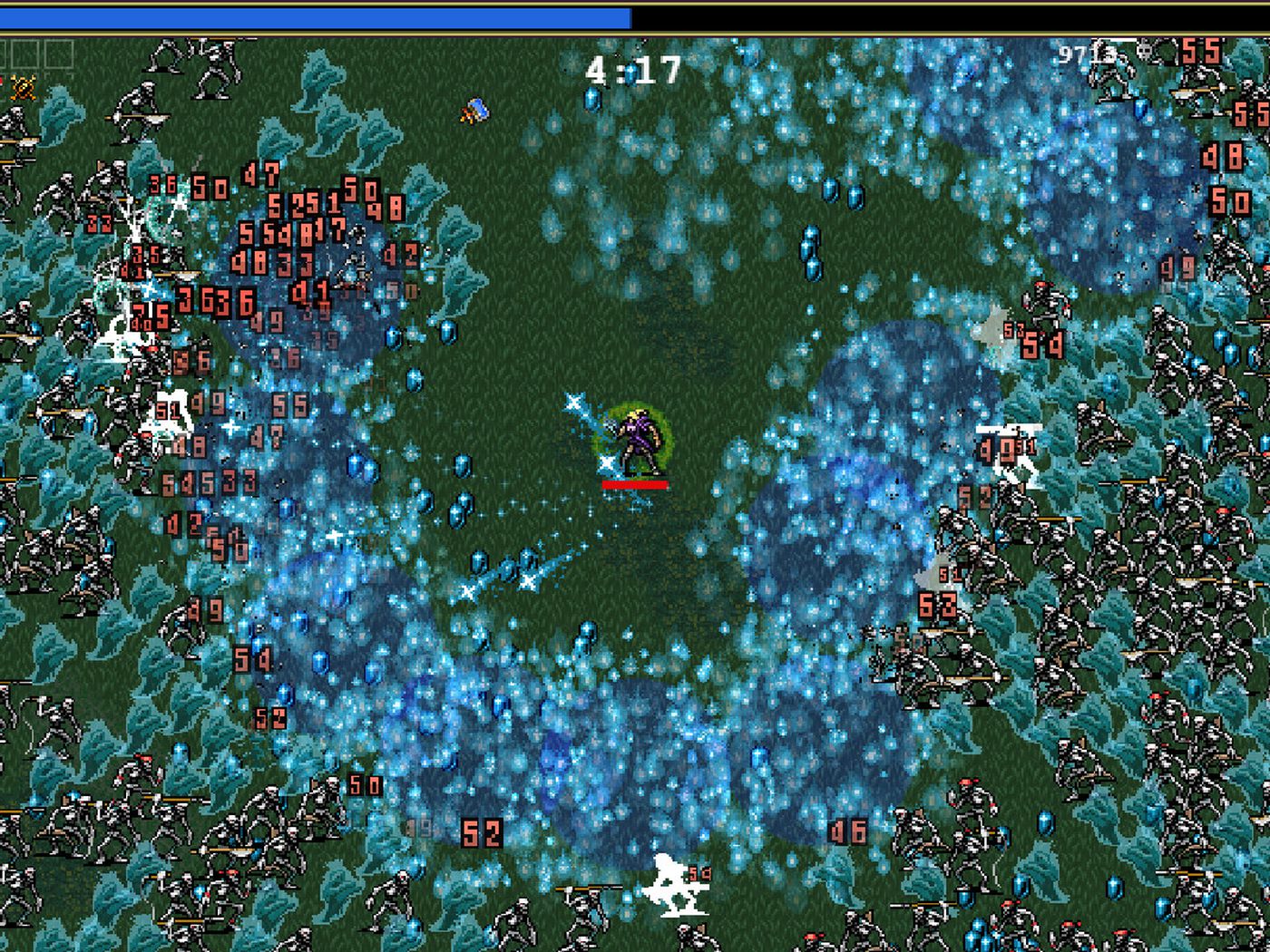Select the third weapon slot square
The image size is (1270, 952).
click(x=59, y=53)
